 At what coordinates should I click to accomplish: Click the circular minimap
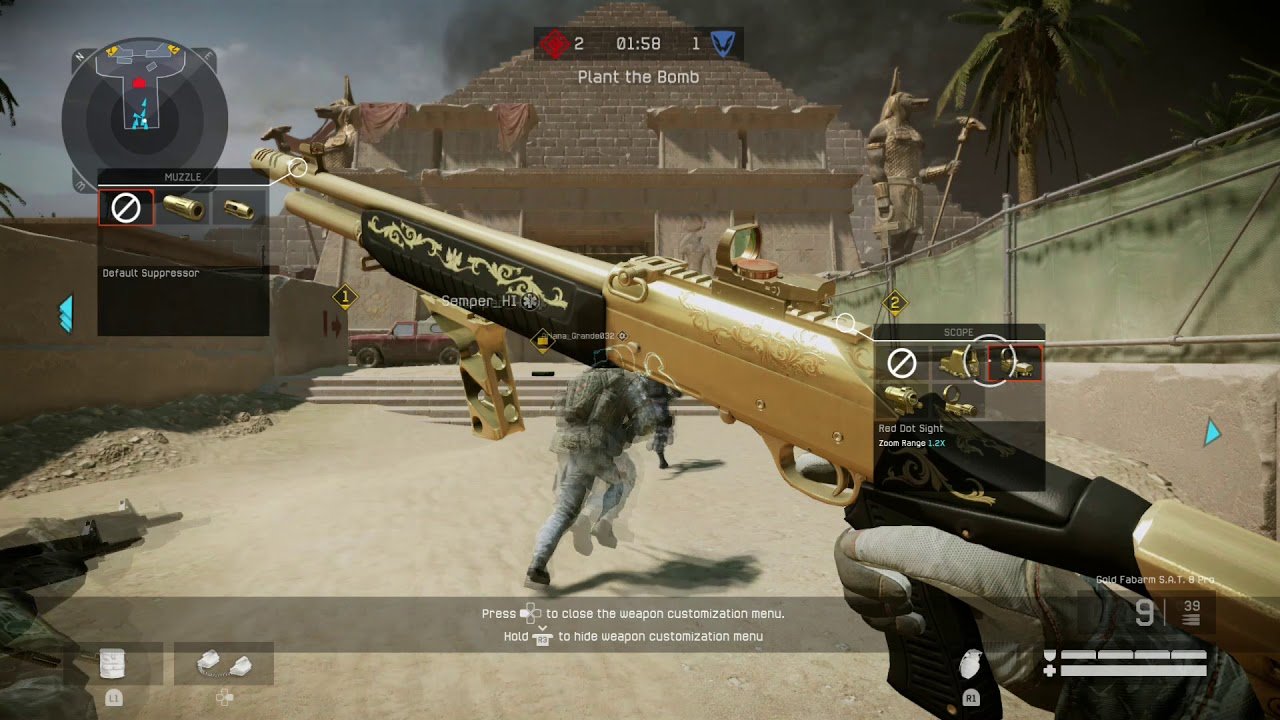[145, 115]
